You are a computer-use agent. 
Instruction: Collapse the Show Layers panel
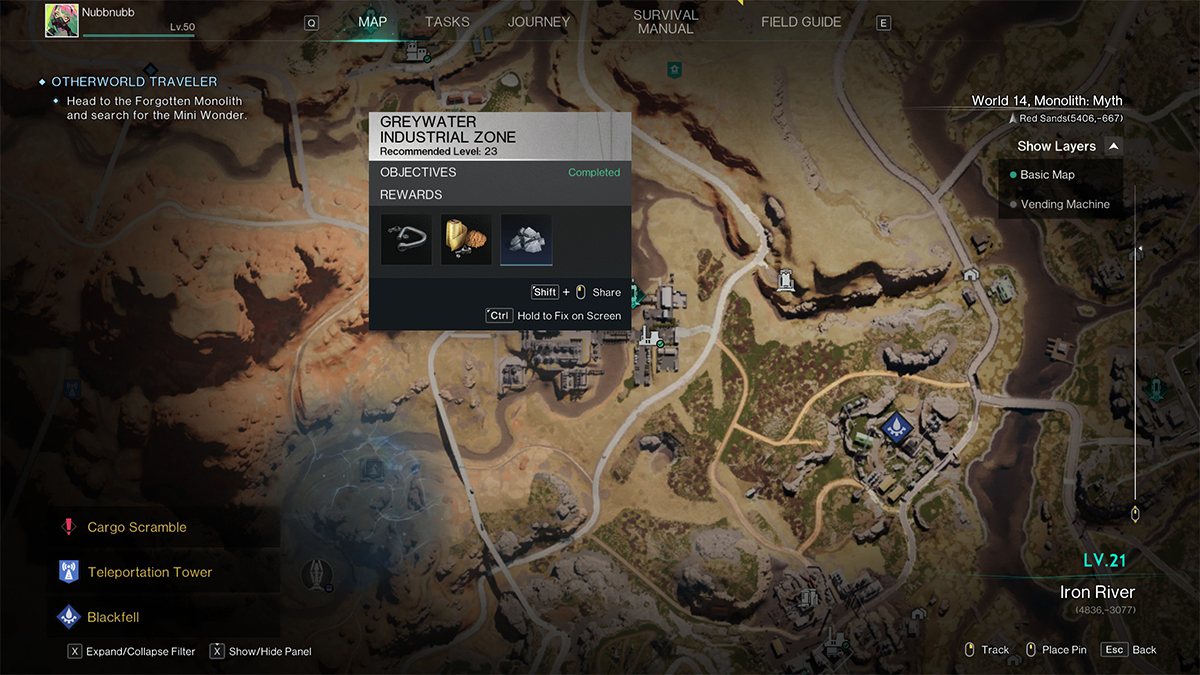(1114, 146)
